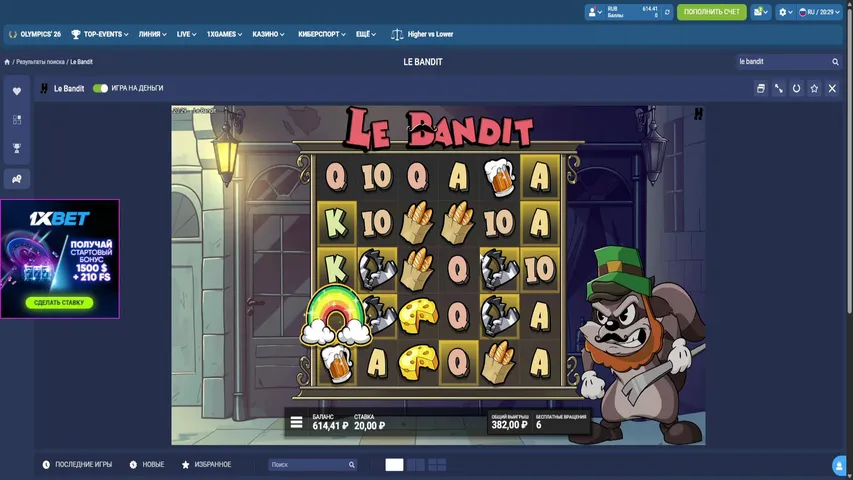
Task: Open the heart favorites icon in sidebar
Action: tap(17, 91)
